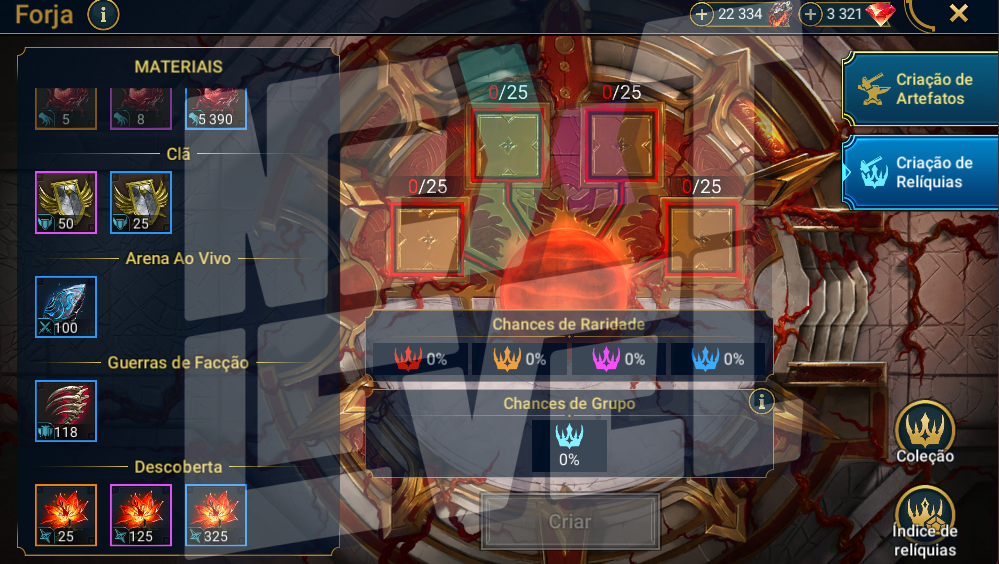This screenshot has width=999, height=564.
Task: Pick the Guerras de Facção claw material
Action: point(66,411)
